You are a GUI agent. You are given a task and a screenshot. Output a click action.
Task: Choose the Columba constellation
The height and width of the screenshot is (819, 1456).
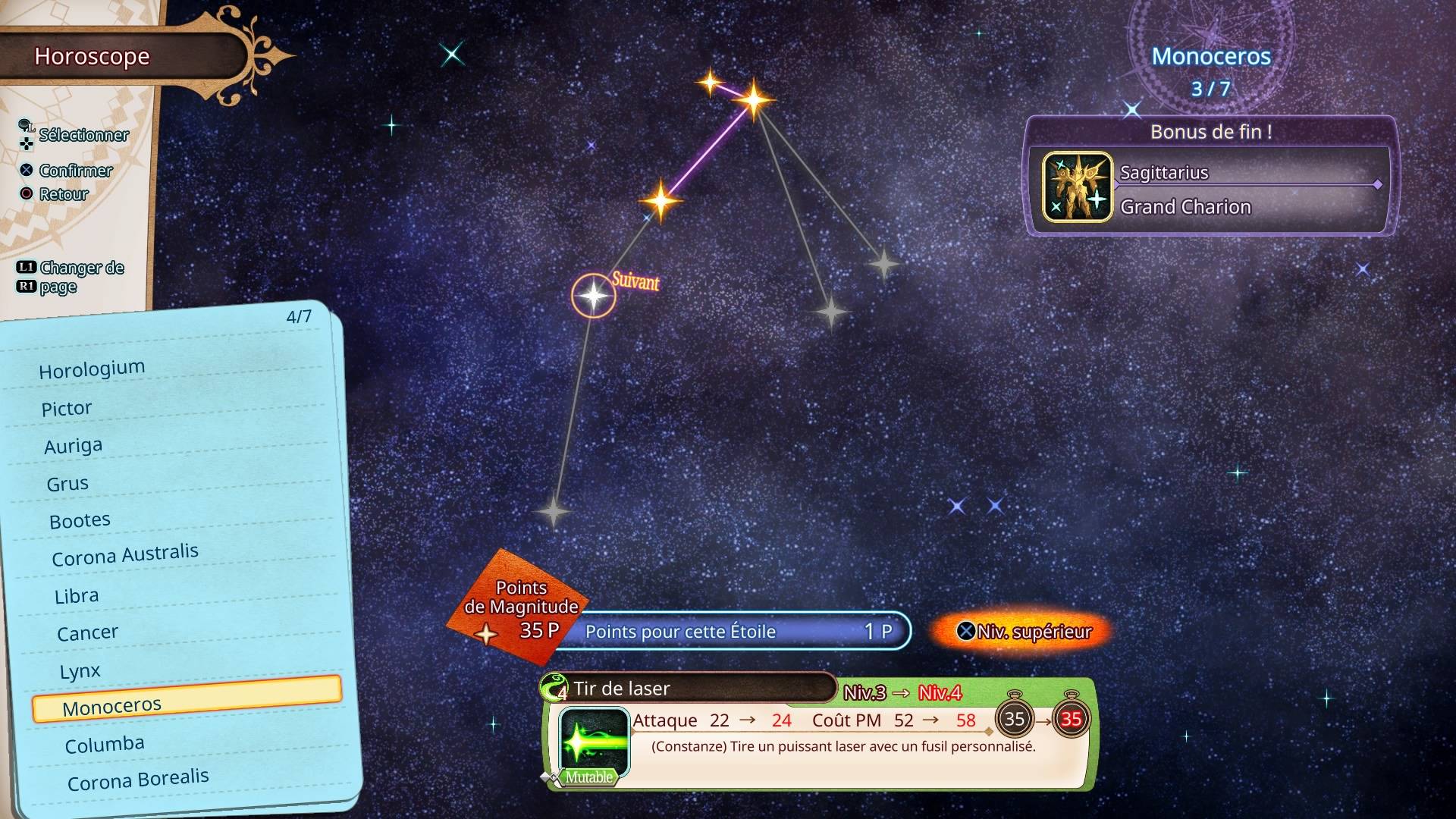tap(105, 745)
